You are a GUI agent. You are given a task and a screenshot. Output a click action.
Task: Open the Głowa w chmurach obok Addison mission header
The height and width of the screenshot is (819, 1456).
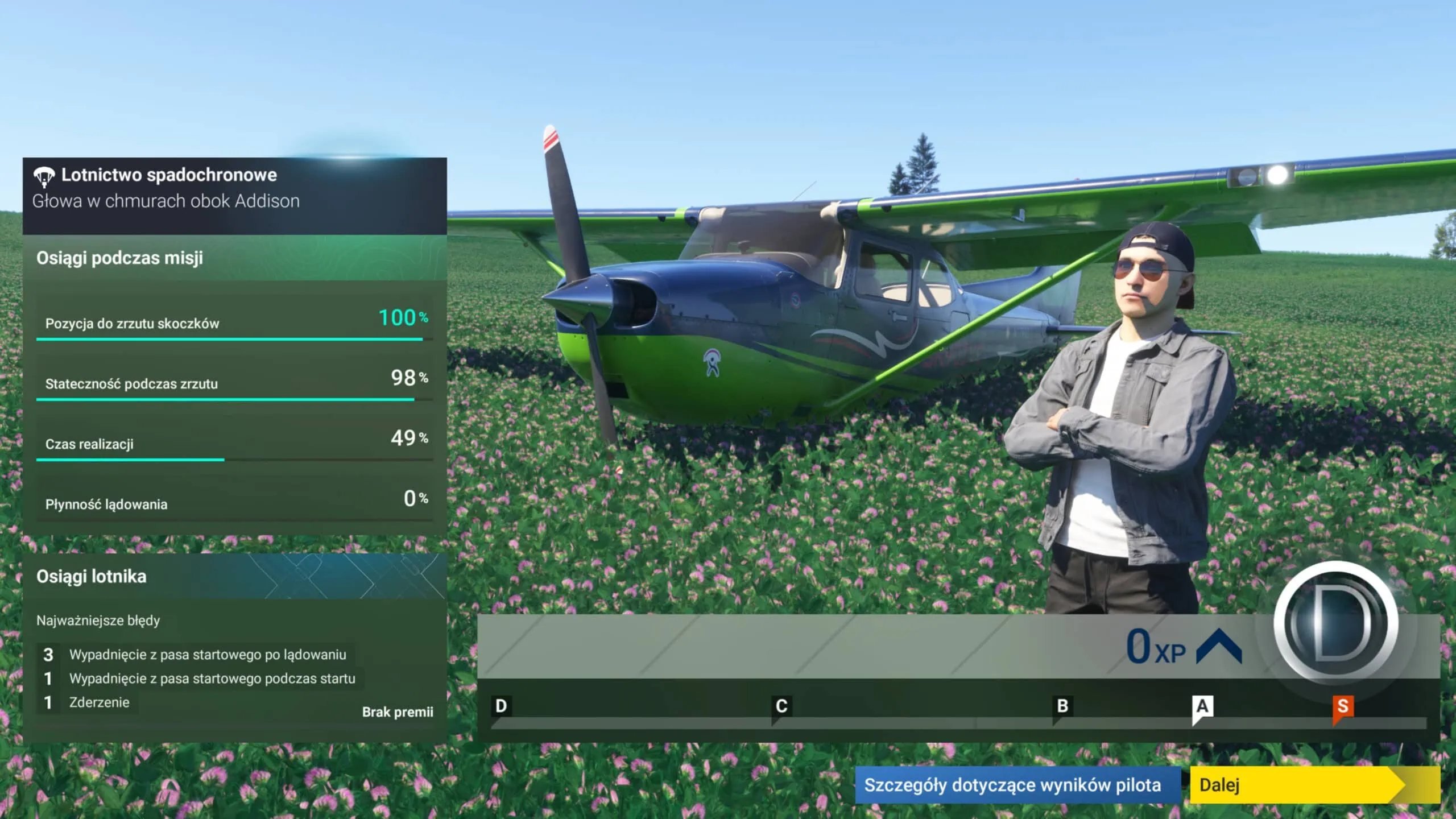pos(167,200)
